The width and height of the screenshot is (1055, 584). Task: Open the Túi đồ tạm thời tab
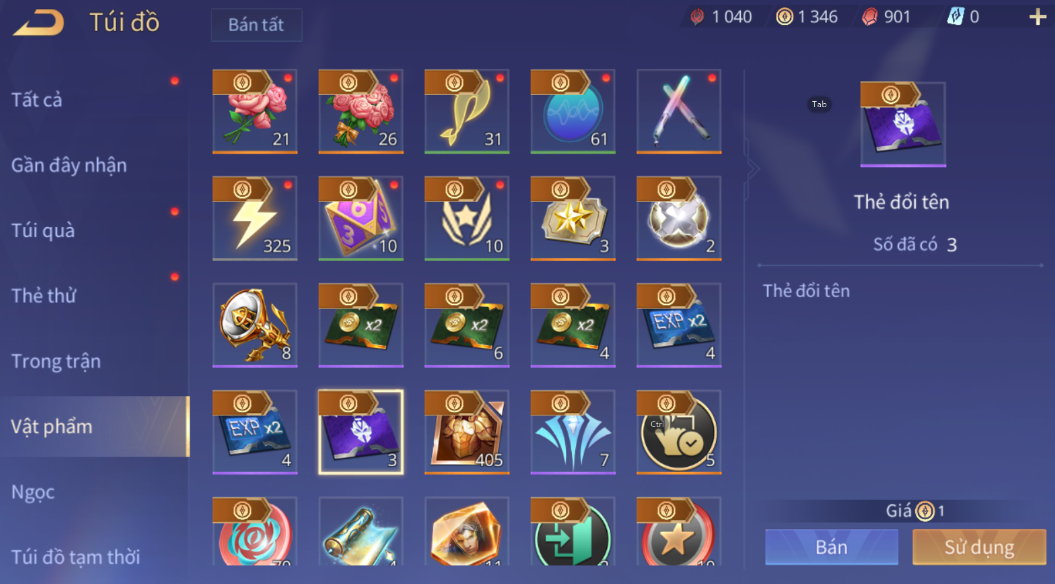[x=75, y=557]
